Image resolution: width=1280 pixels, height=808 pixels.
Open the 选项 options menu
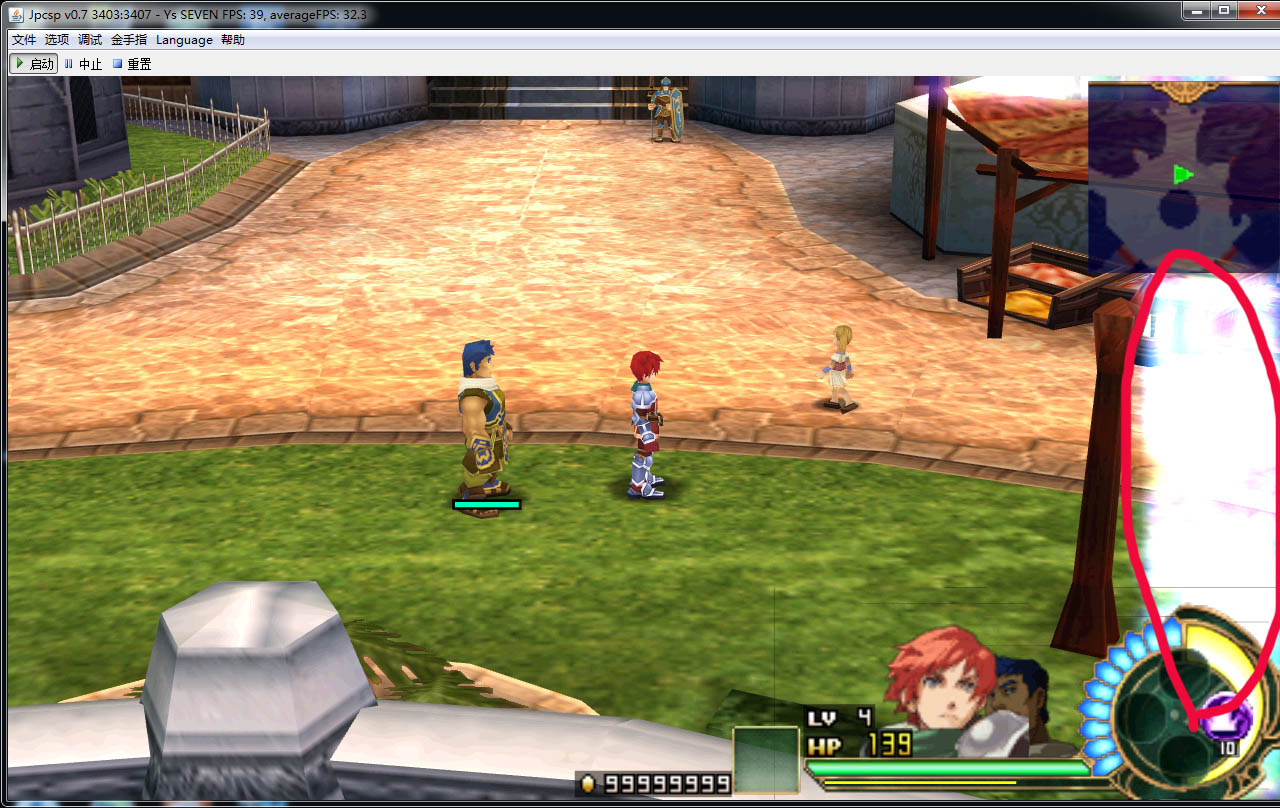(x=57, y=40)
